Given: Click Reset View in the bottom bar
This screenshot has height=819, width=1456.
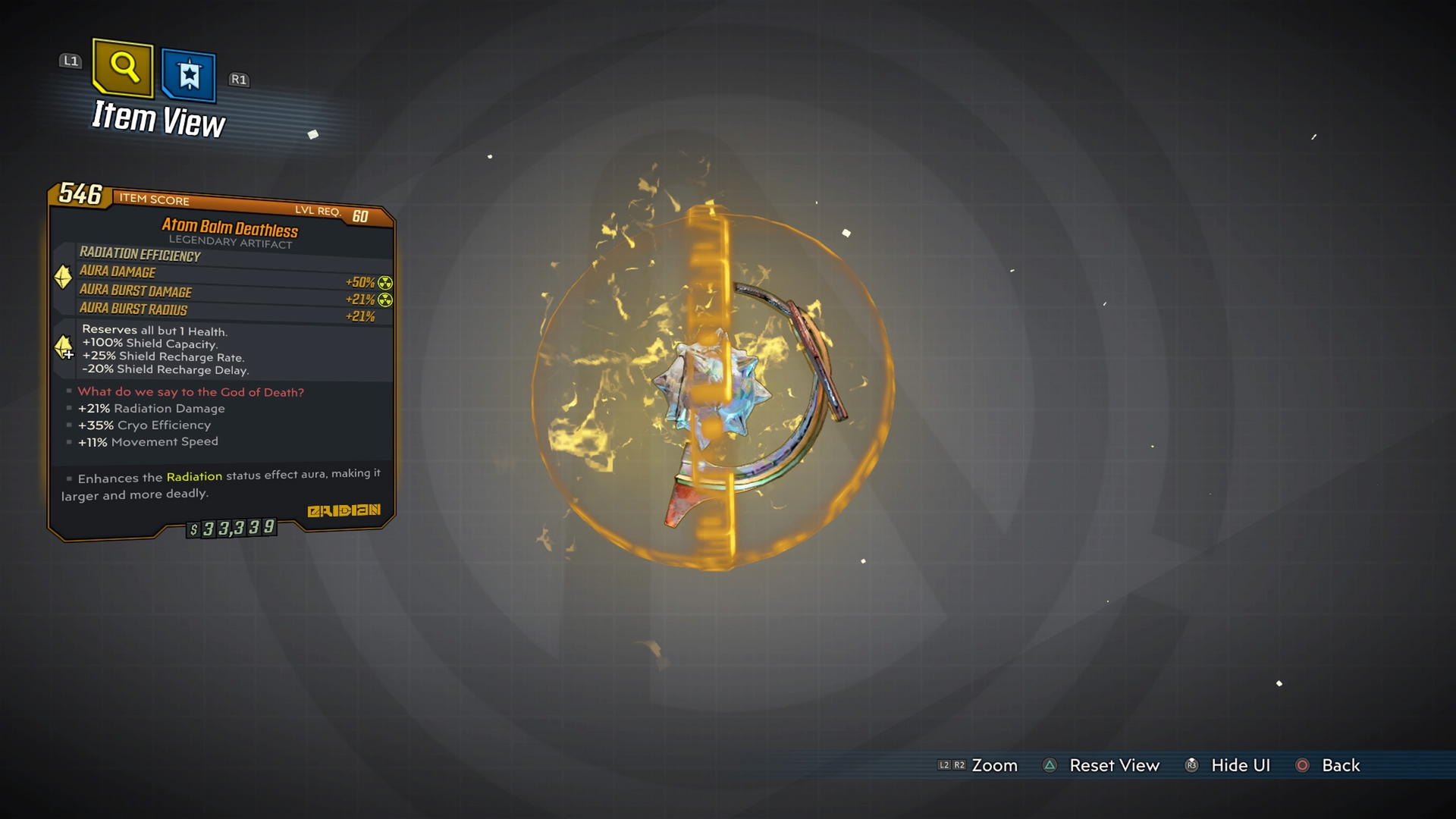Looking at the screenshot, I should [1114, 766].
